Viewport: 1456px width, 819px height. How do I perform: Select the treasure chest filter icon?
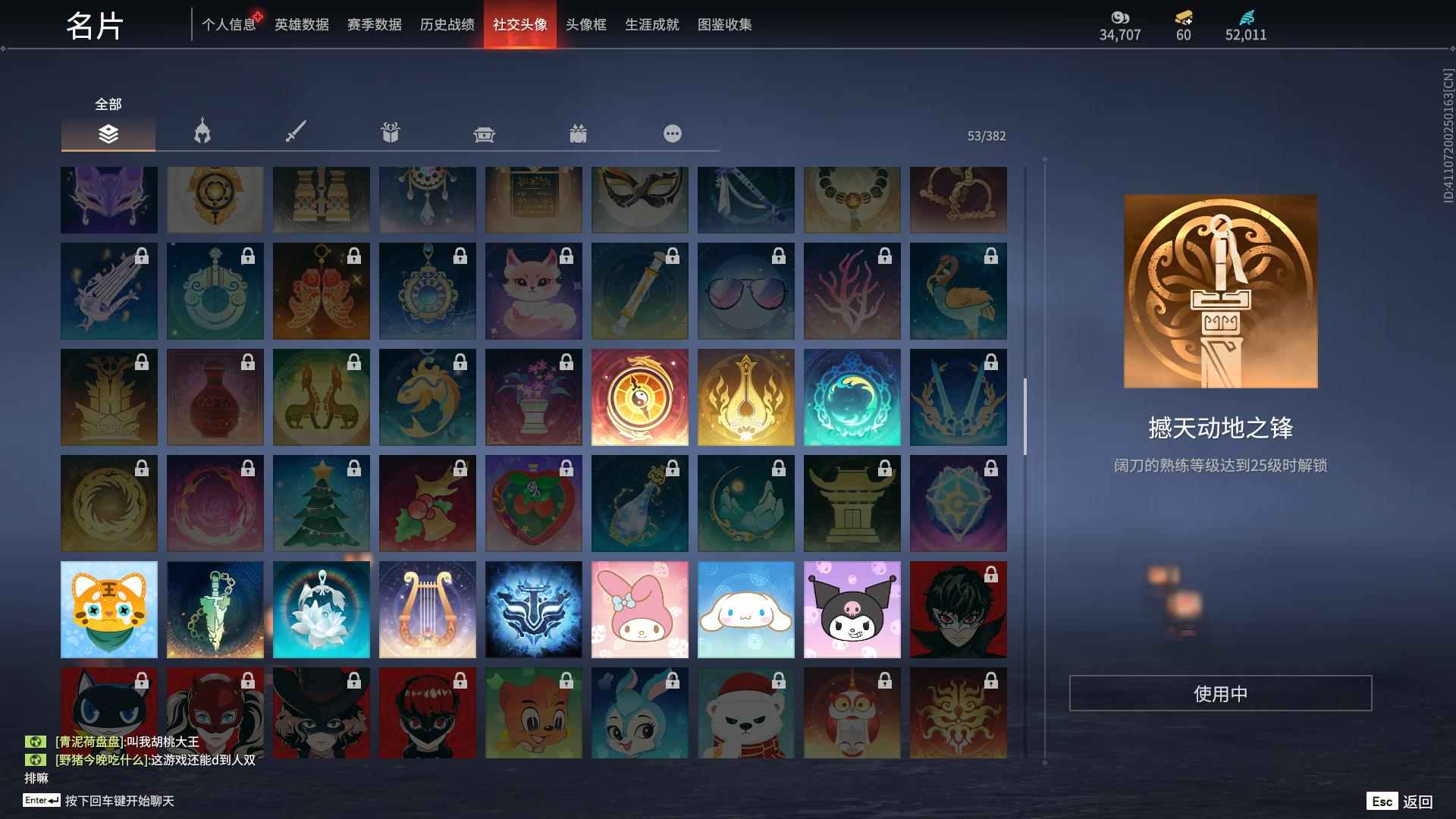(x=485, y=133)
